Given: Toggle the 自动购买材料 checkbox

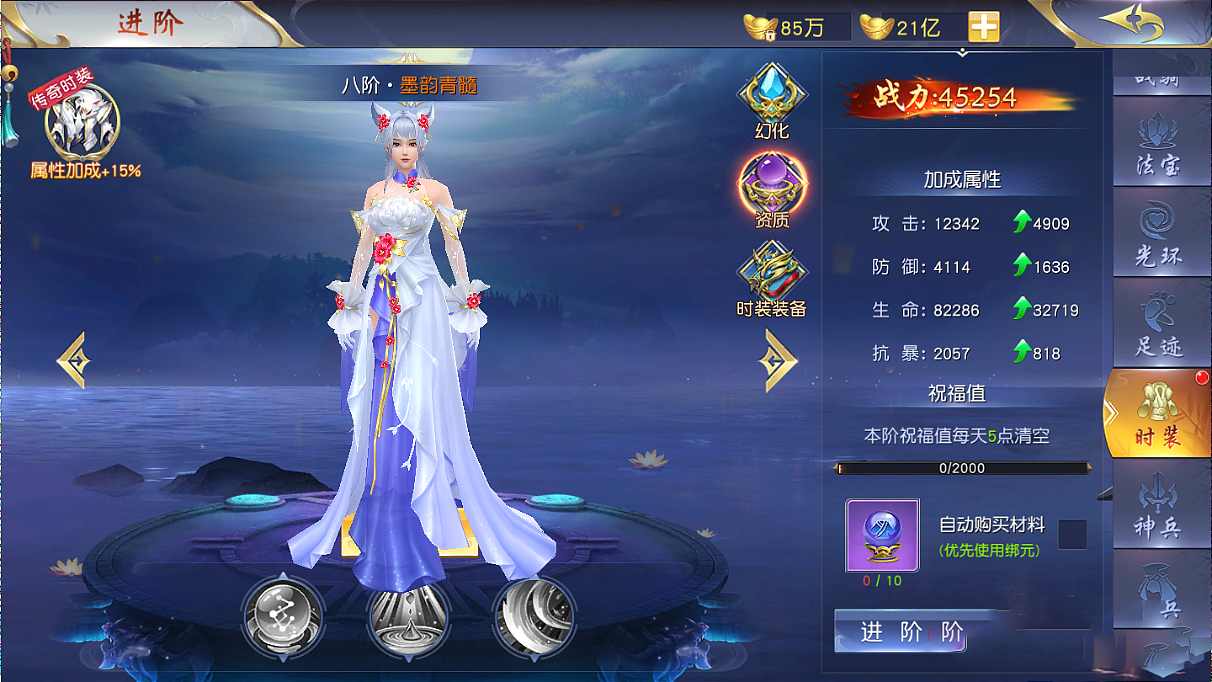Looking at the screenshot, I should [1072, 534].
